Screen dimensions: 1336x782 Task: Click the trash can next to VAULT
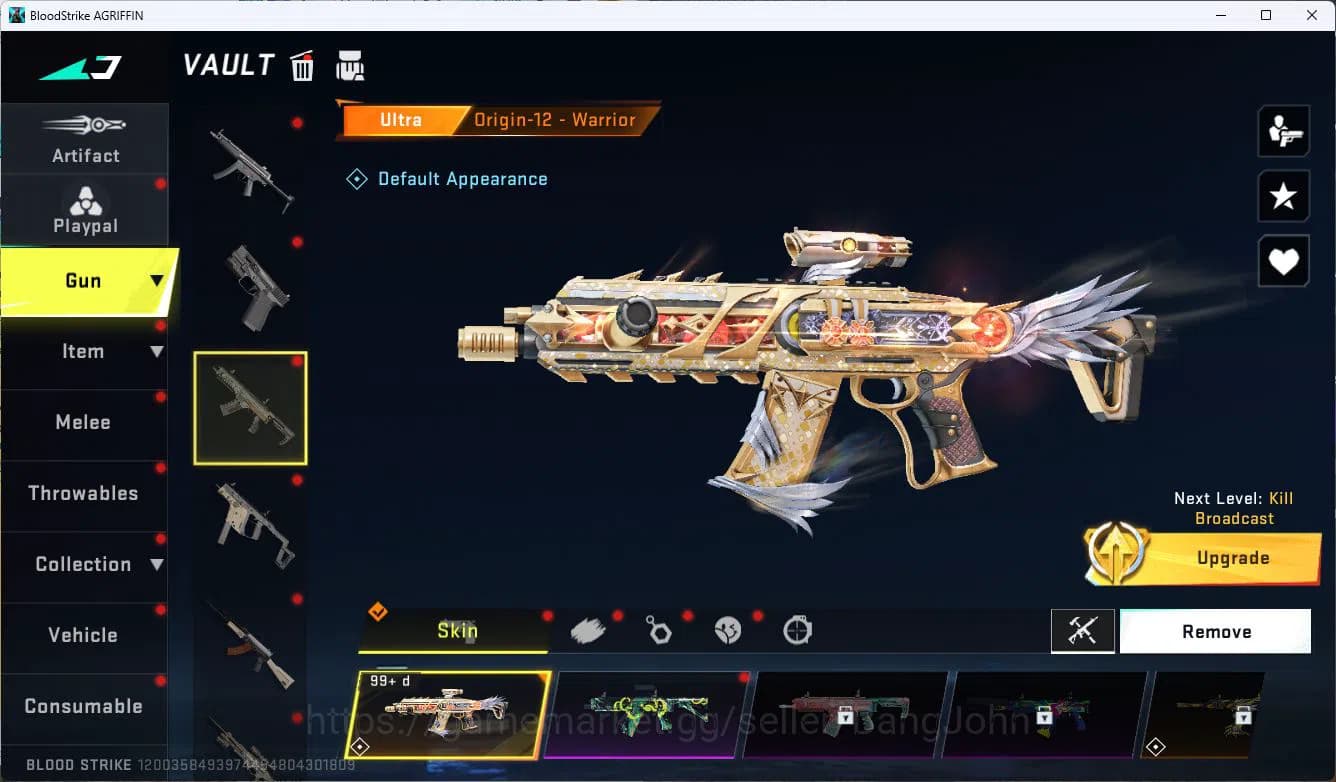(302, 65)
